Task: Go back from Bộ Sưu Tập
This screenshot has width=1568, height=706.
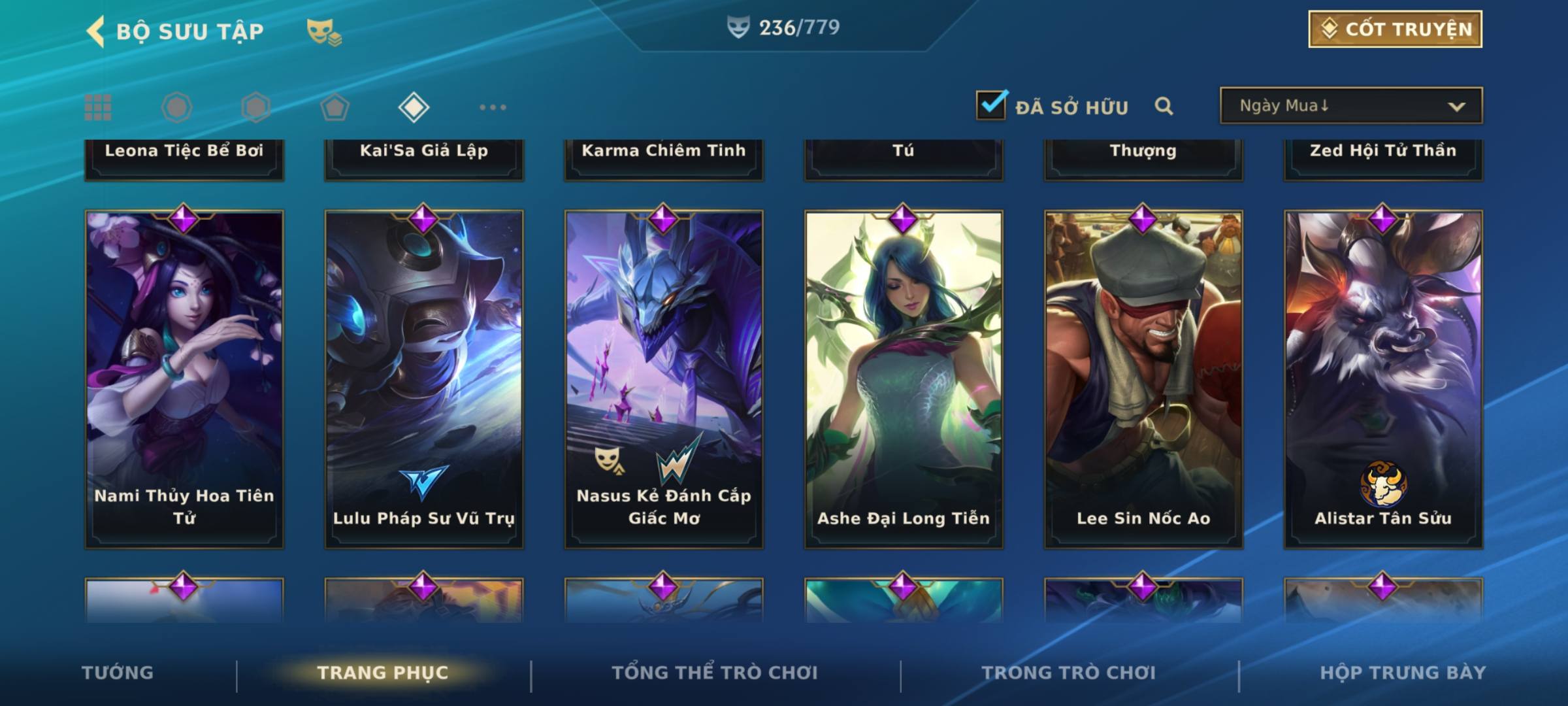Action: (97, 31)
